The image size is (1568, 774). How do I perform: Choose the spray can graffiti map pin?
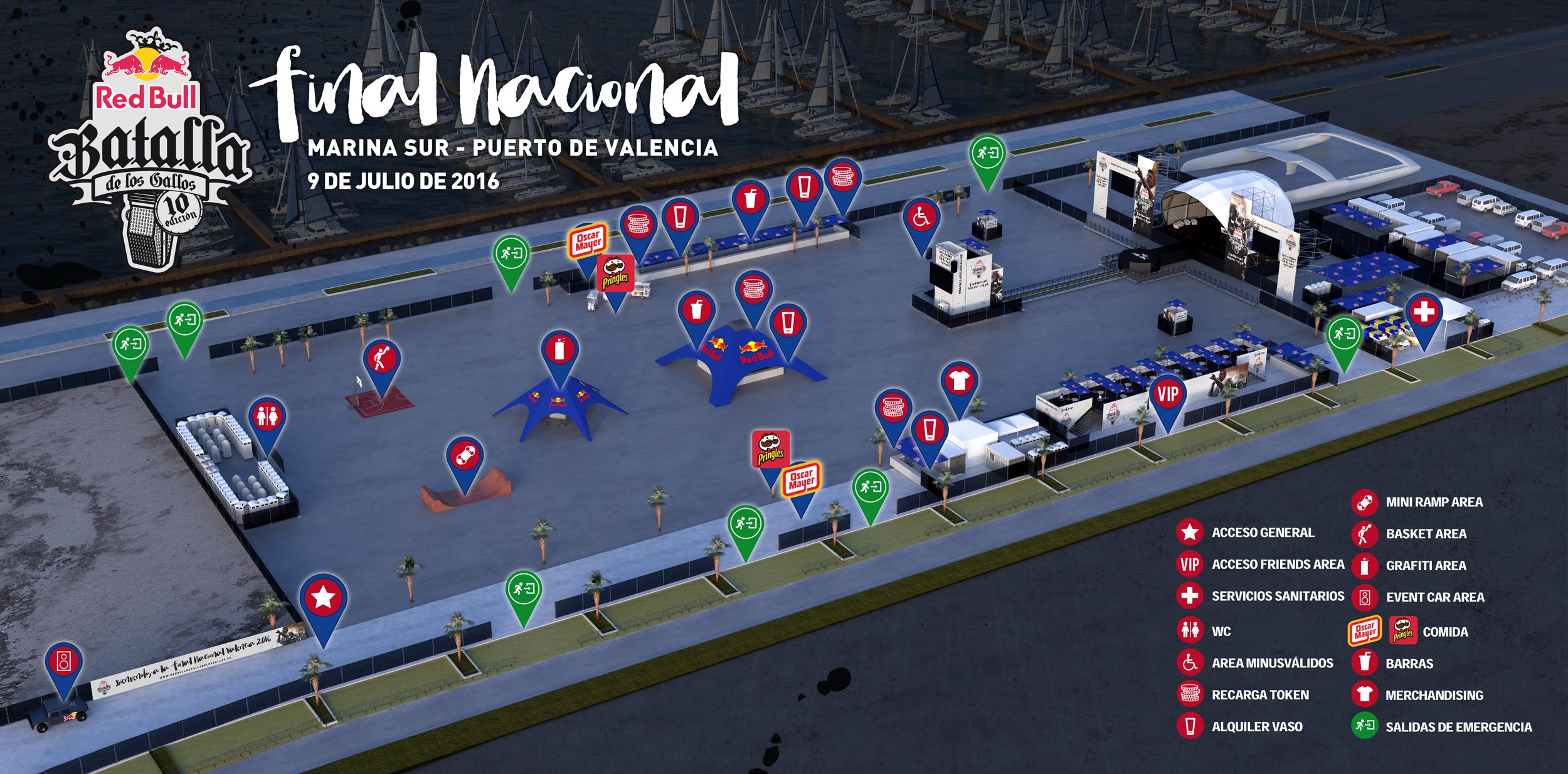point(559,351)
